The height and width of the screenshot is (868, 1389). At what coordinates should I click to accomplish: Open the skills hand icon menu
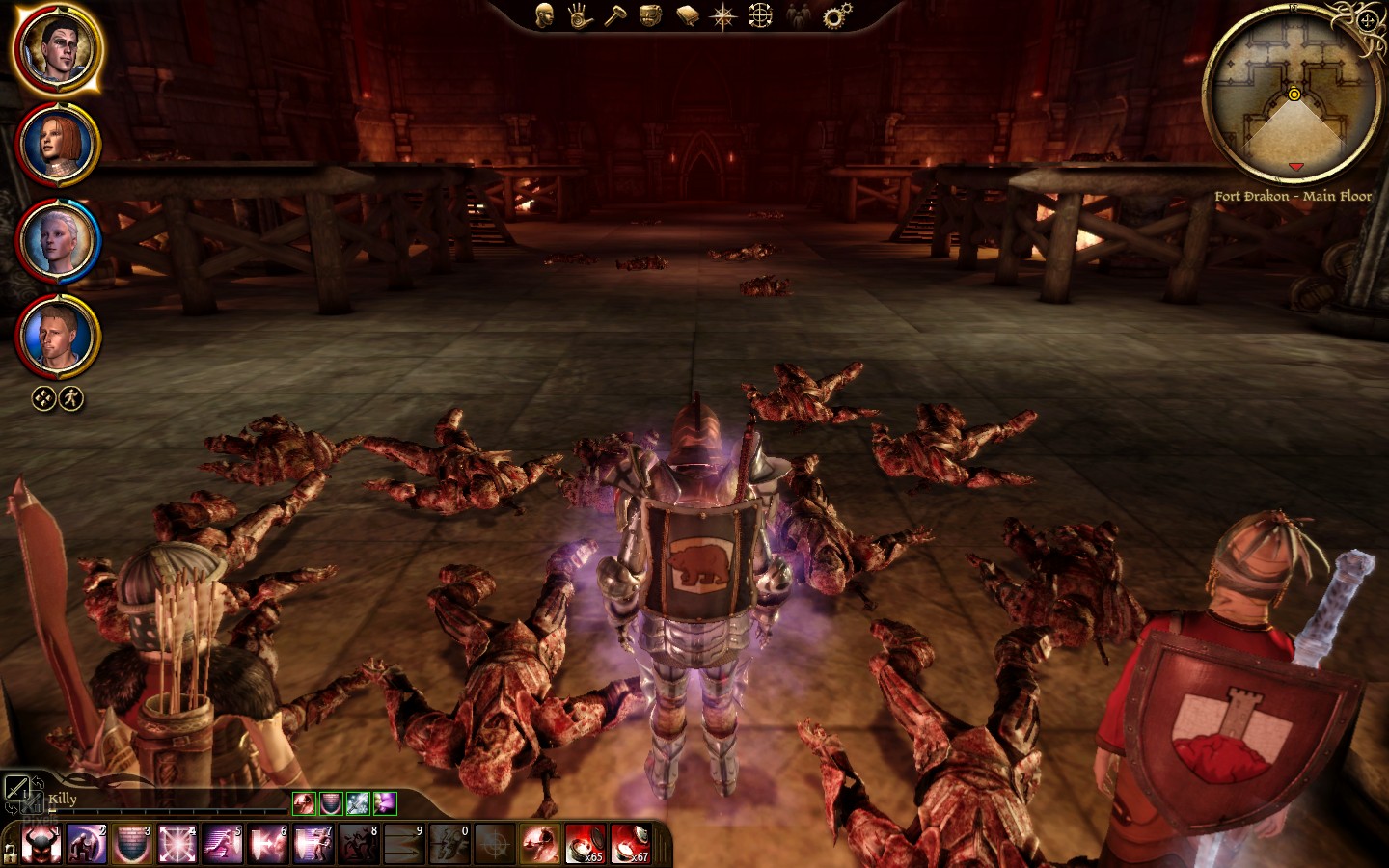click(x=580, y=15)
